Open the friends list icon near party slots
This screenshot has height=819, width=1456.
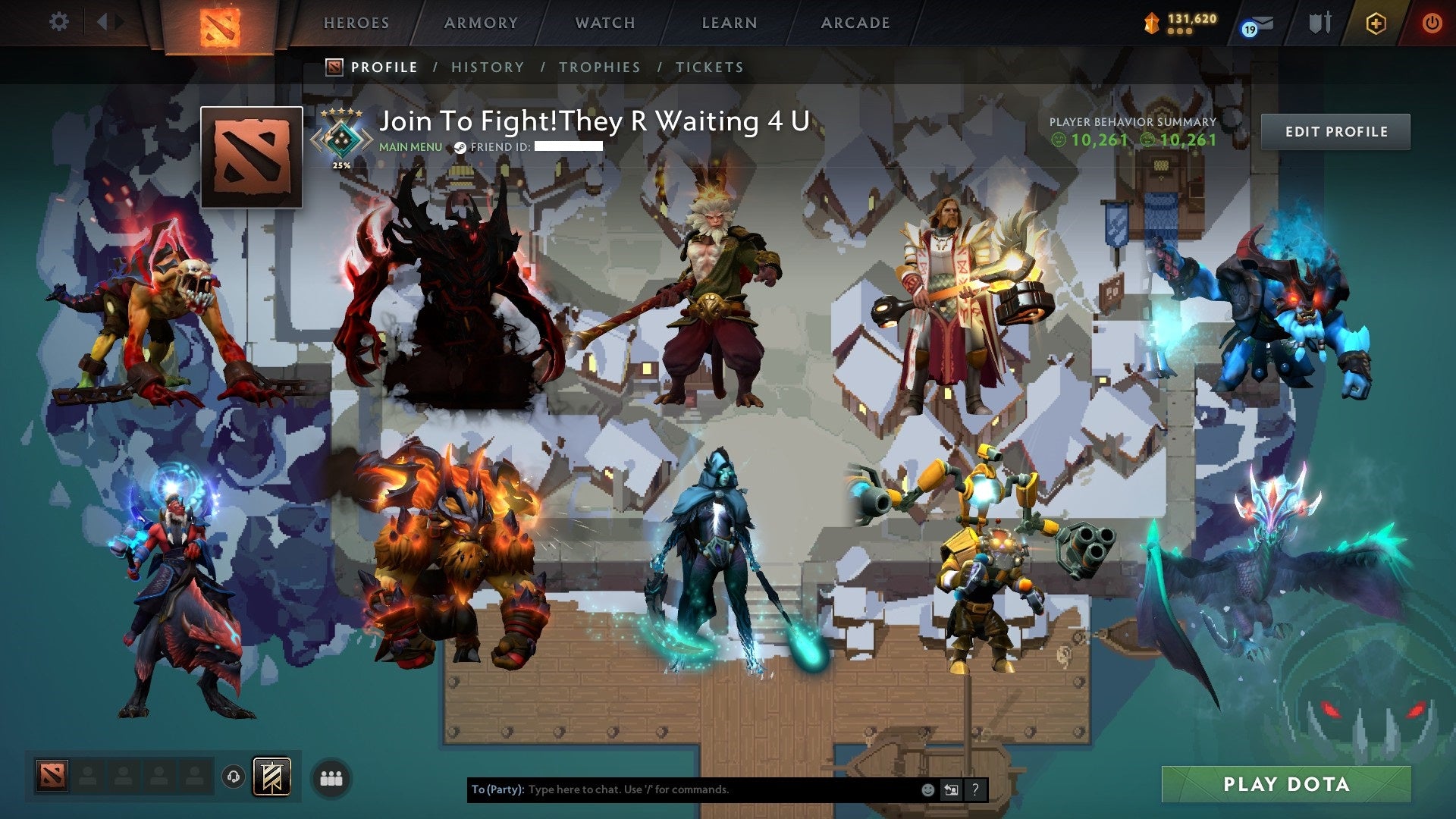click(331, 777)
